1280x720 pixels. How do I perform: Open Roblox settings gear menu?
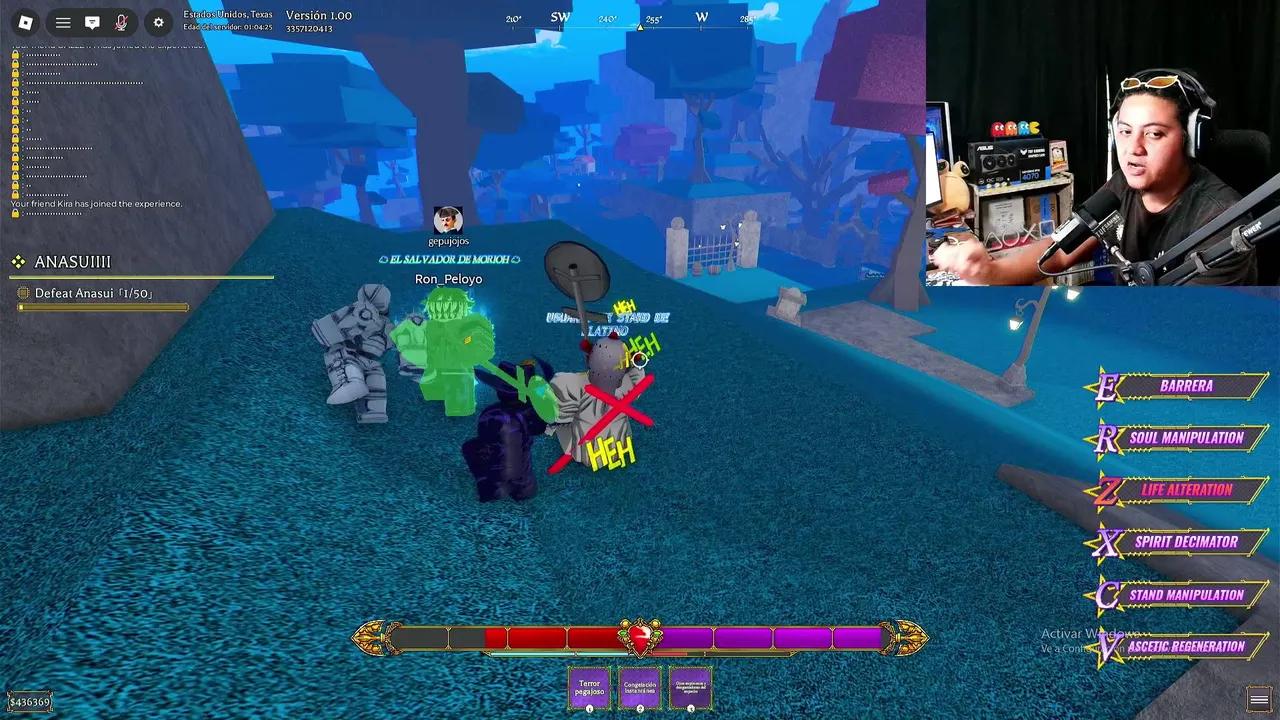(158, 22)
